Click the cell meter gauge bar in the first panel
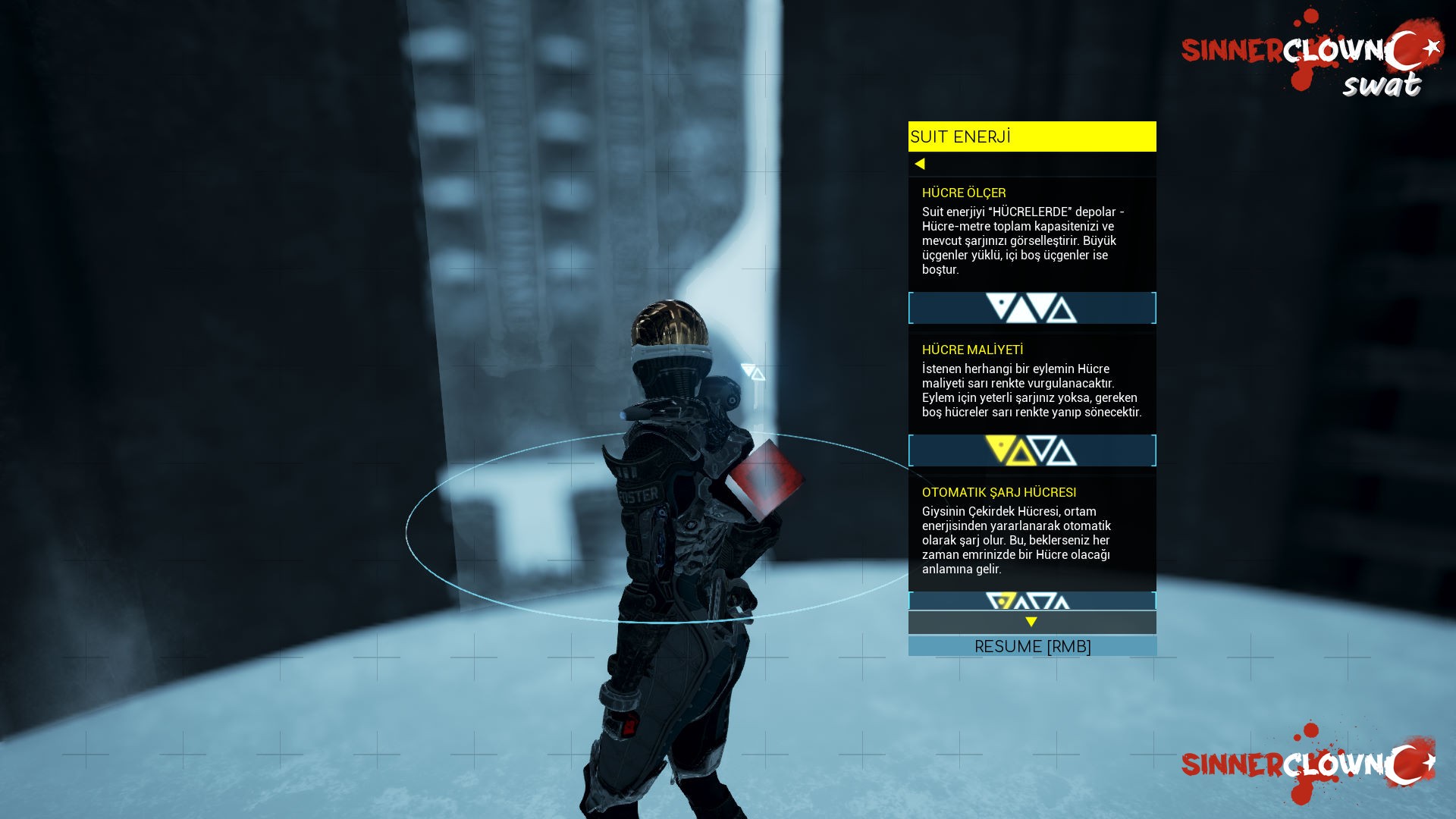Image resolution: width=1456 pixels, height=819 pixels. point(1031,308)
